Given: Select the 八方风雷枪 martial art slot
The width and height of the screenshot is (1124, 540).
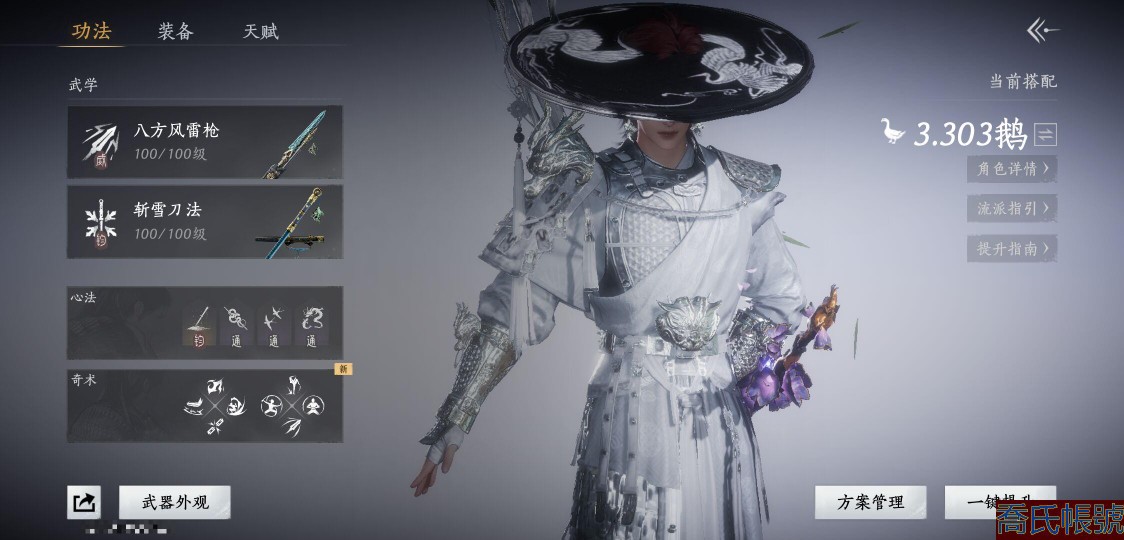Looking at the screenshot, I should [x=205, y=142].
